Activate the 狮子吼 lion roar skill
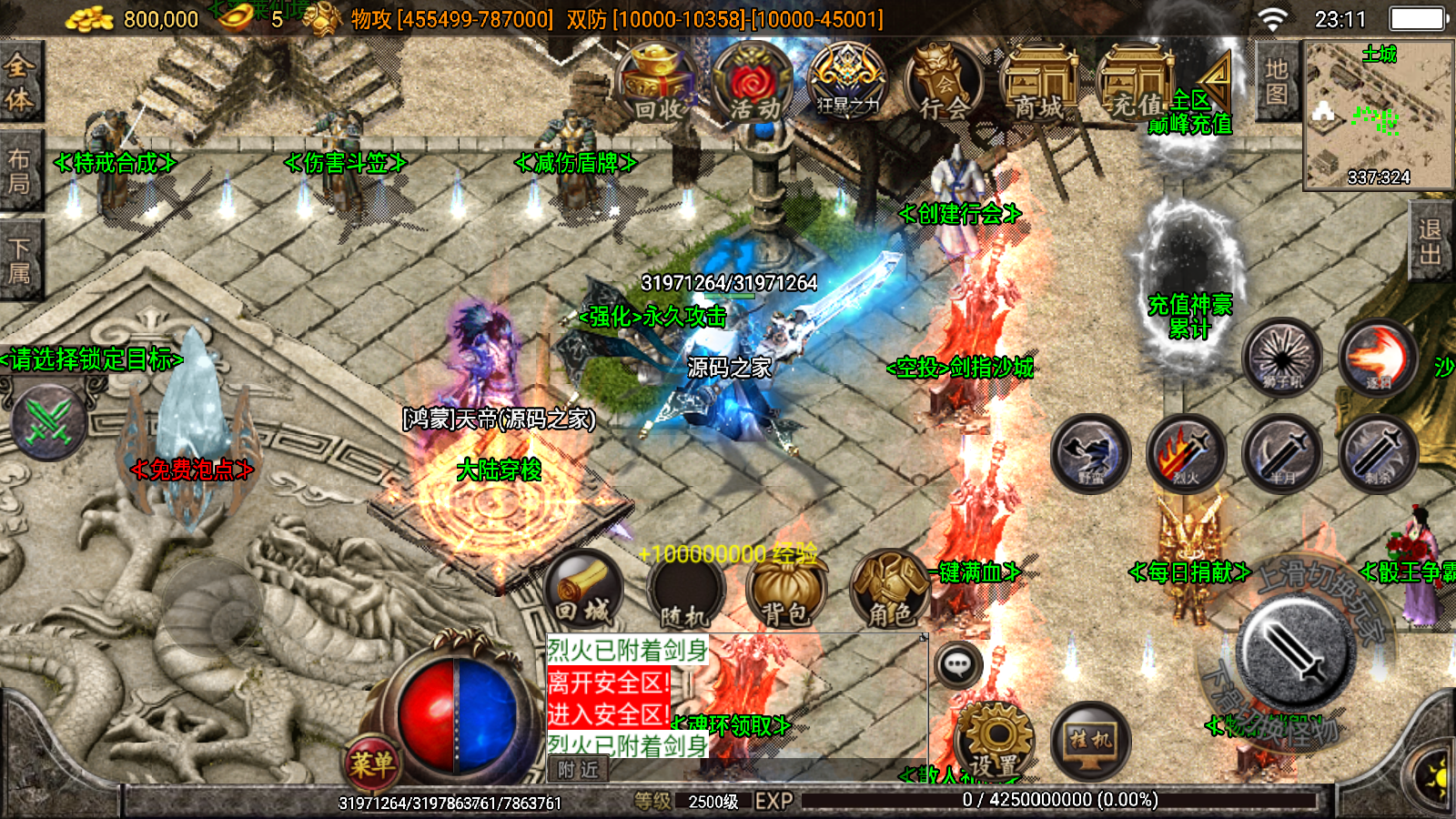The image size is (1456, 819). pyautogui.click(x=1282, y=356)
